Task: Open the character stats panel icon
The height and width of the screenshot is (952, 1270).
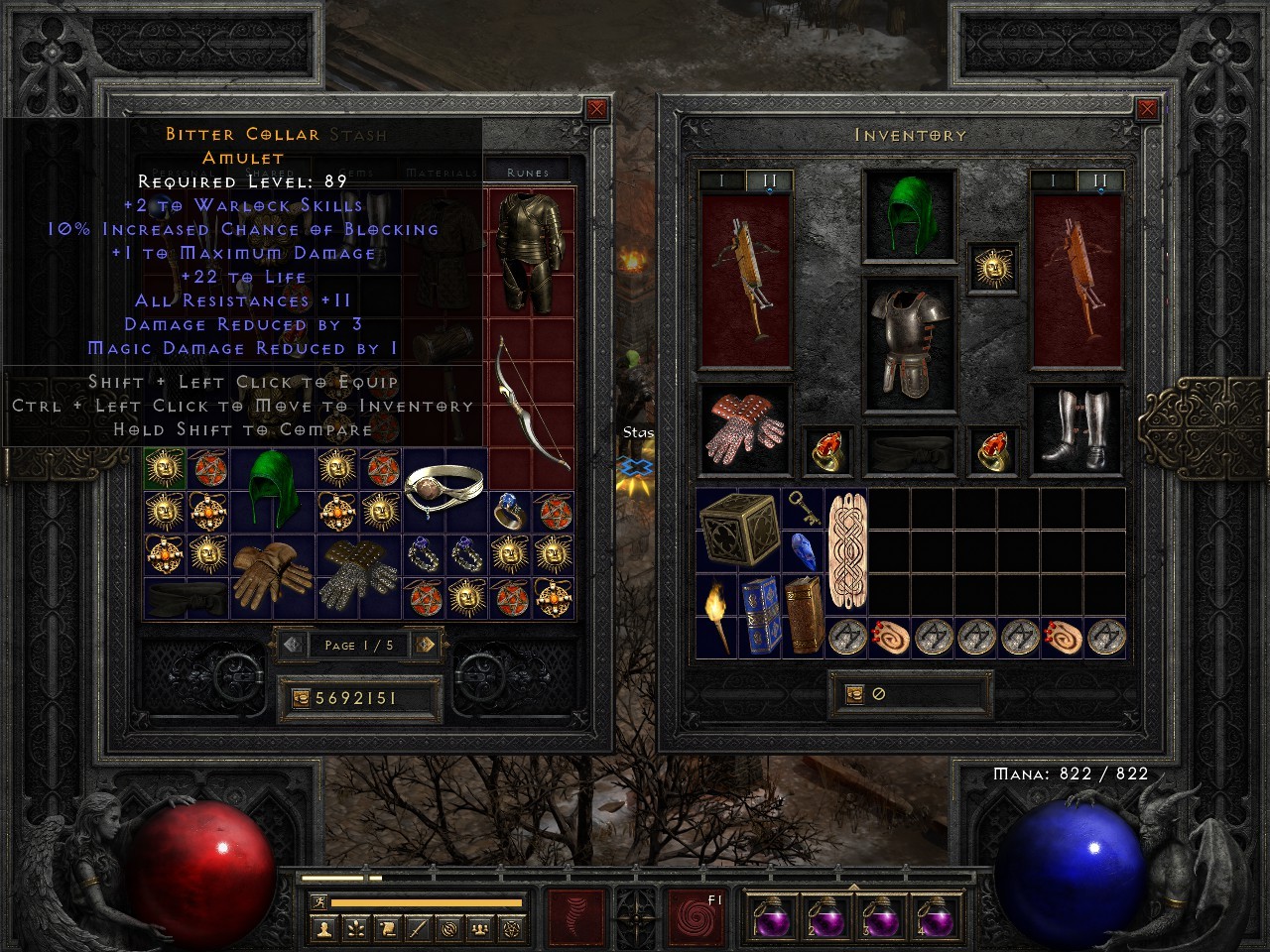Action: coord(325,928)
